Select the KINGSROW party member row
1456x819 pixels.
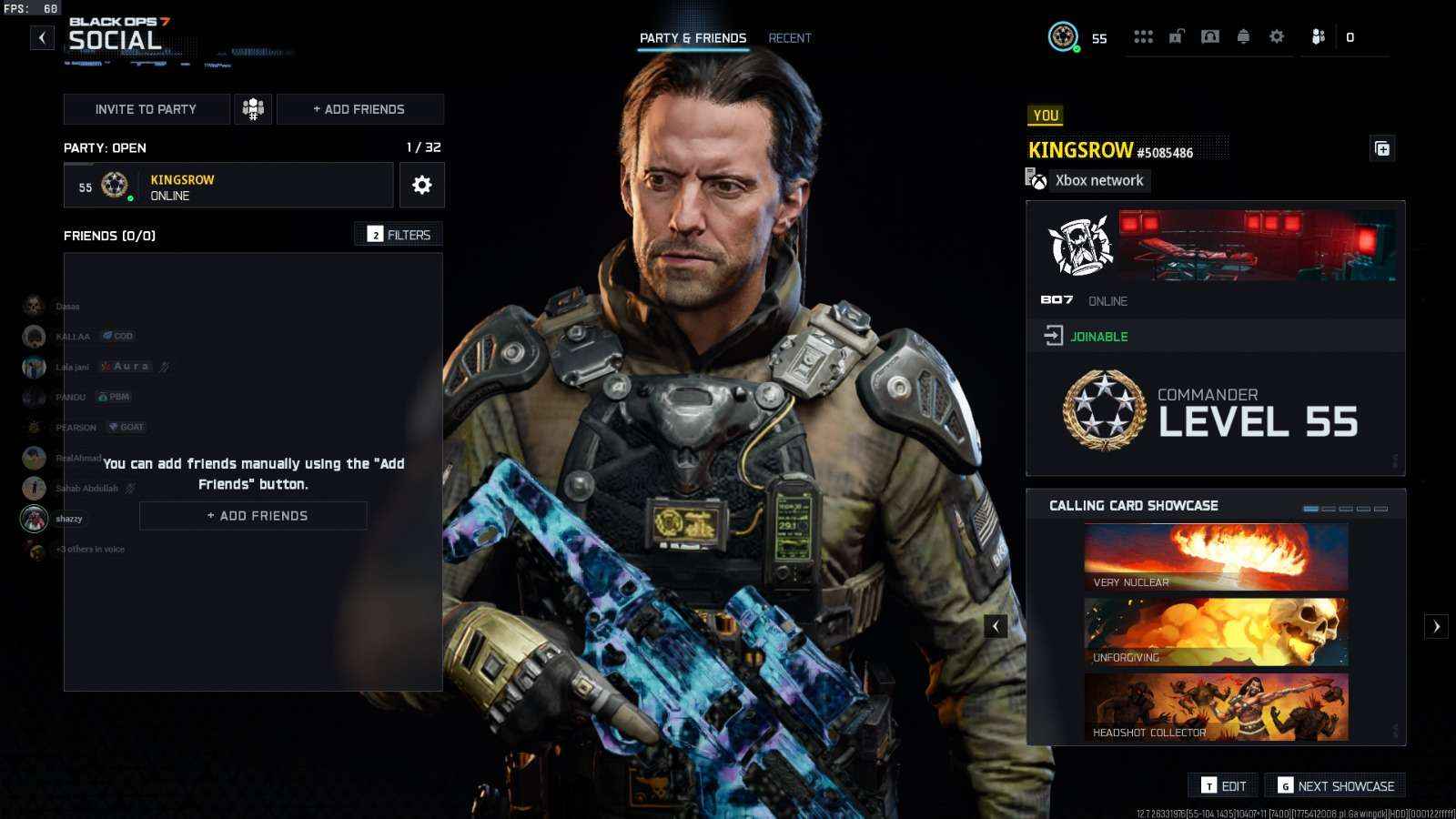227,186
